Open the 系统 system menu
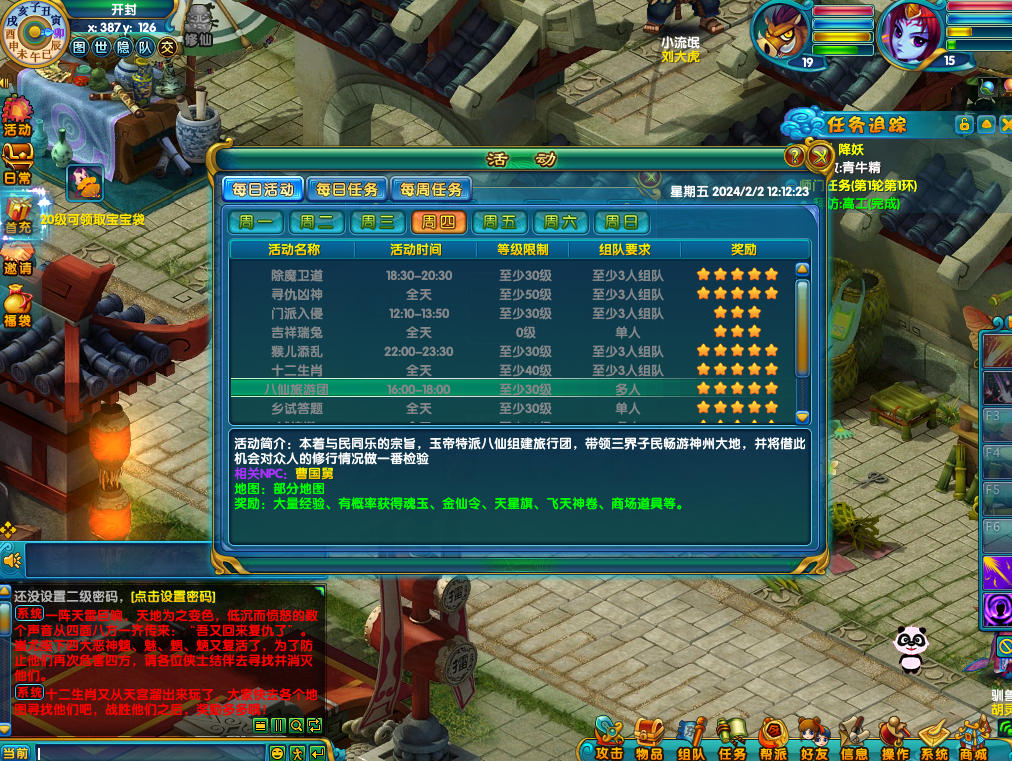This screenshot has height=761, width=1012. pos(934,739)
